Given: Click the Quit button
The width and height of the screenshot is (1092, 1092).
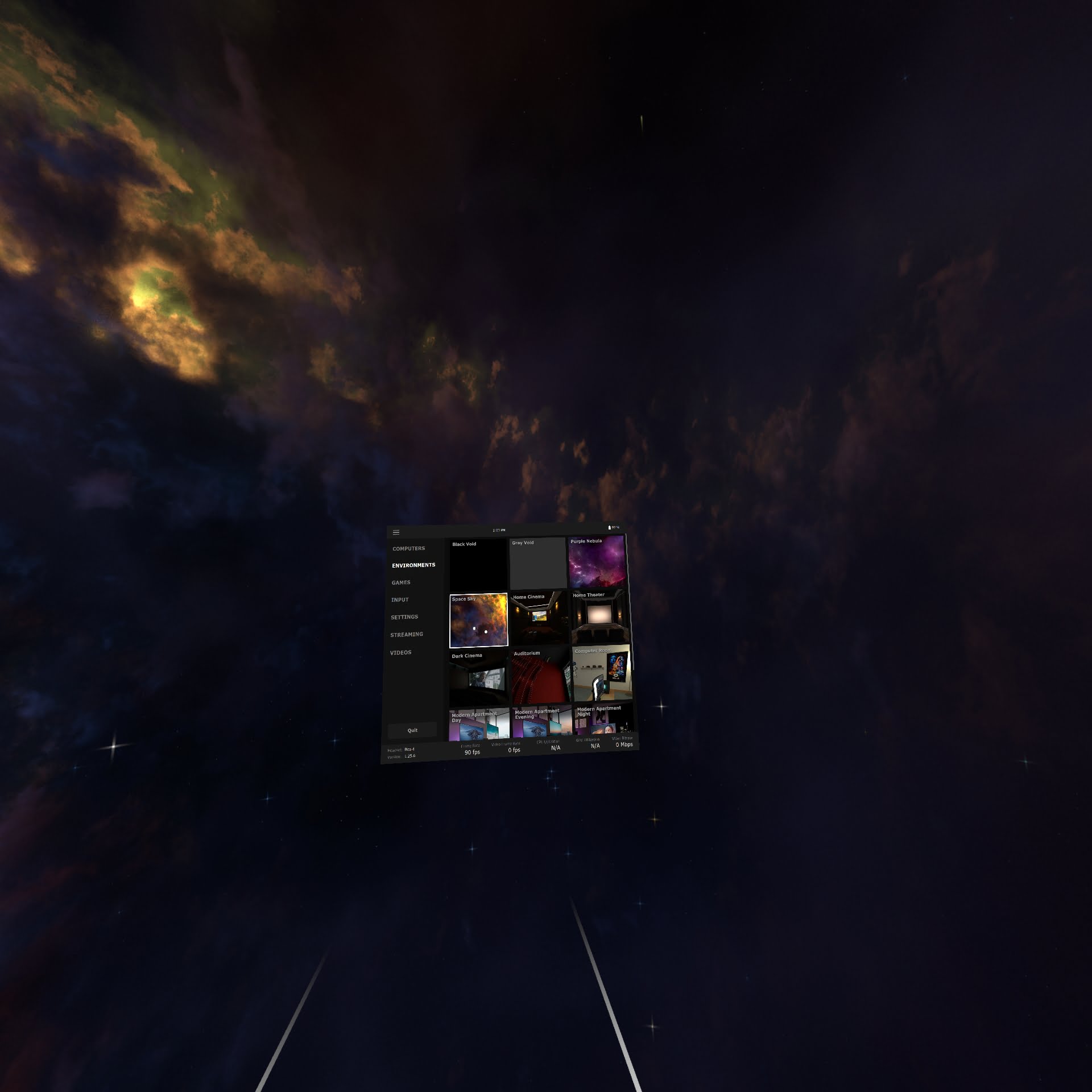Looking at the screenshot, I should tap(412, 730).
